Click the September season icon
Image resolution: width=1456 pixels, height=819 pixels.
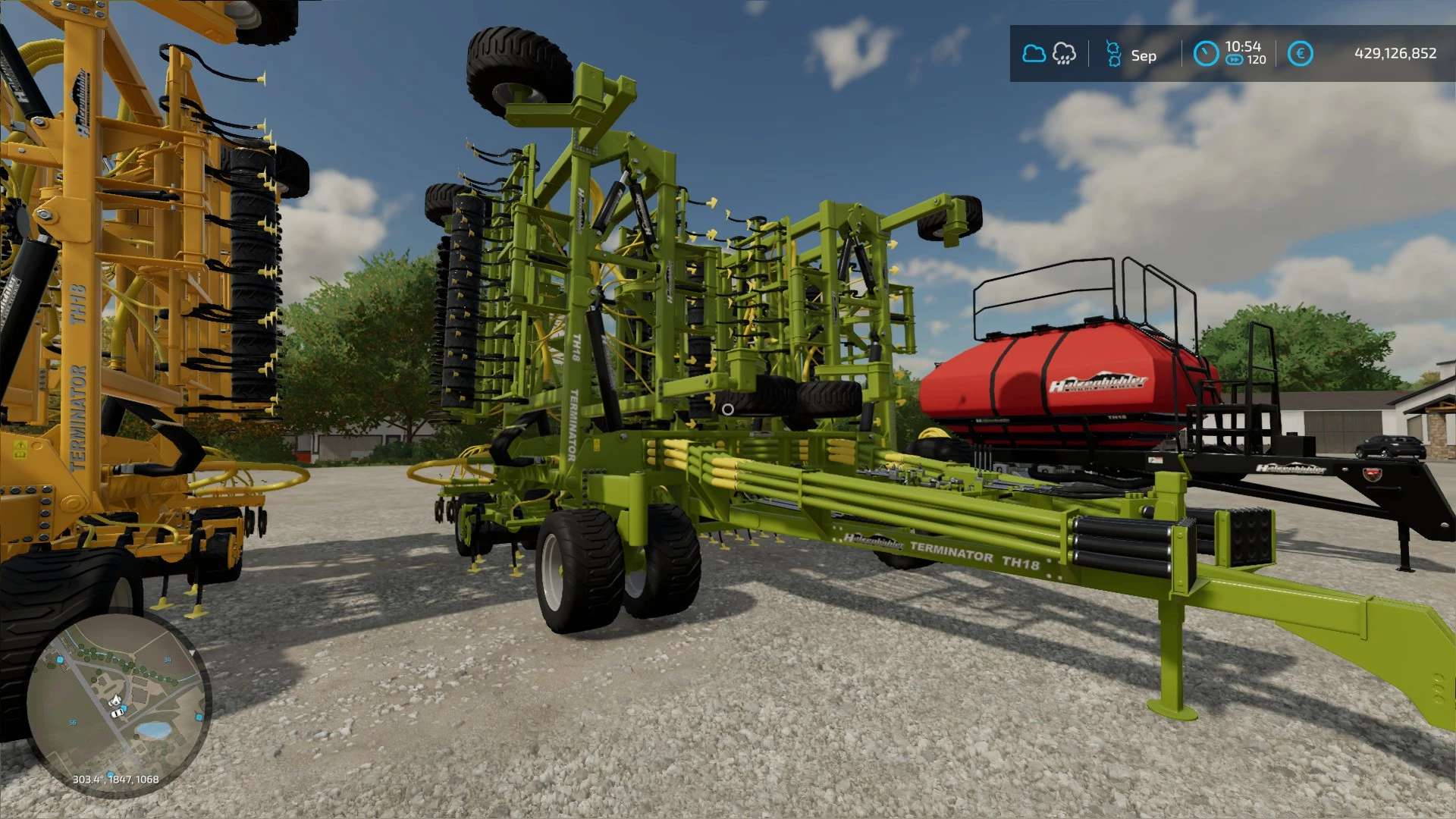[x=1113, y=55]
